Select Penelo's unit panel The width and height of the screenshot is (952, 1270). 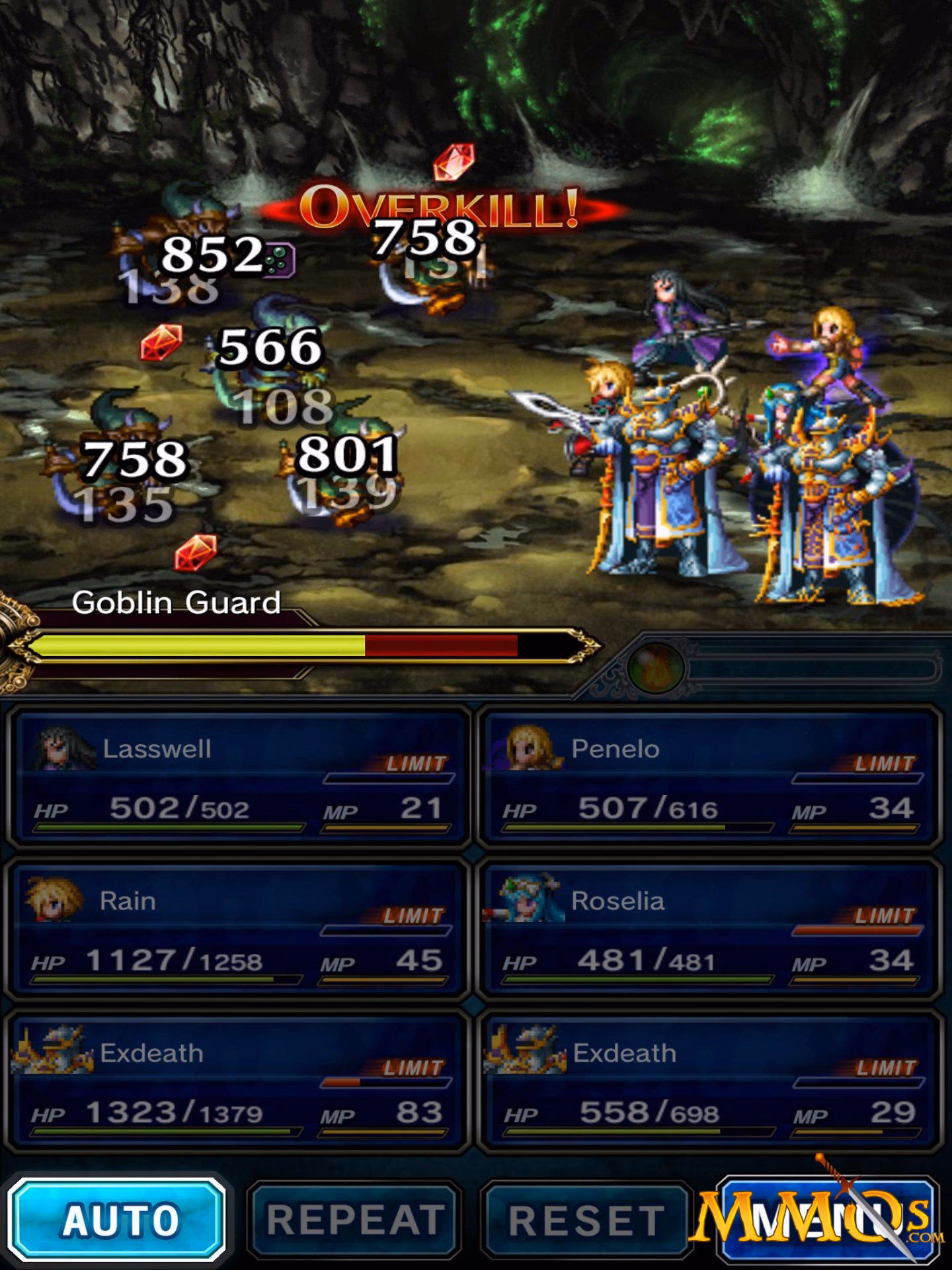coord(709,778)
